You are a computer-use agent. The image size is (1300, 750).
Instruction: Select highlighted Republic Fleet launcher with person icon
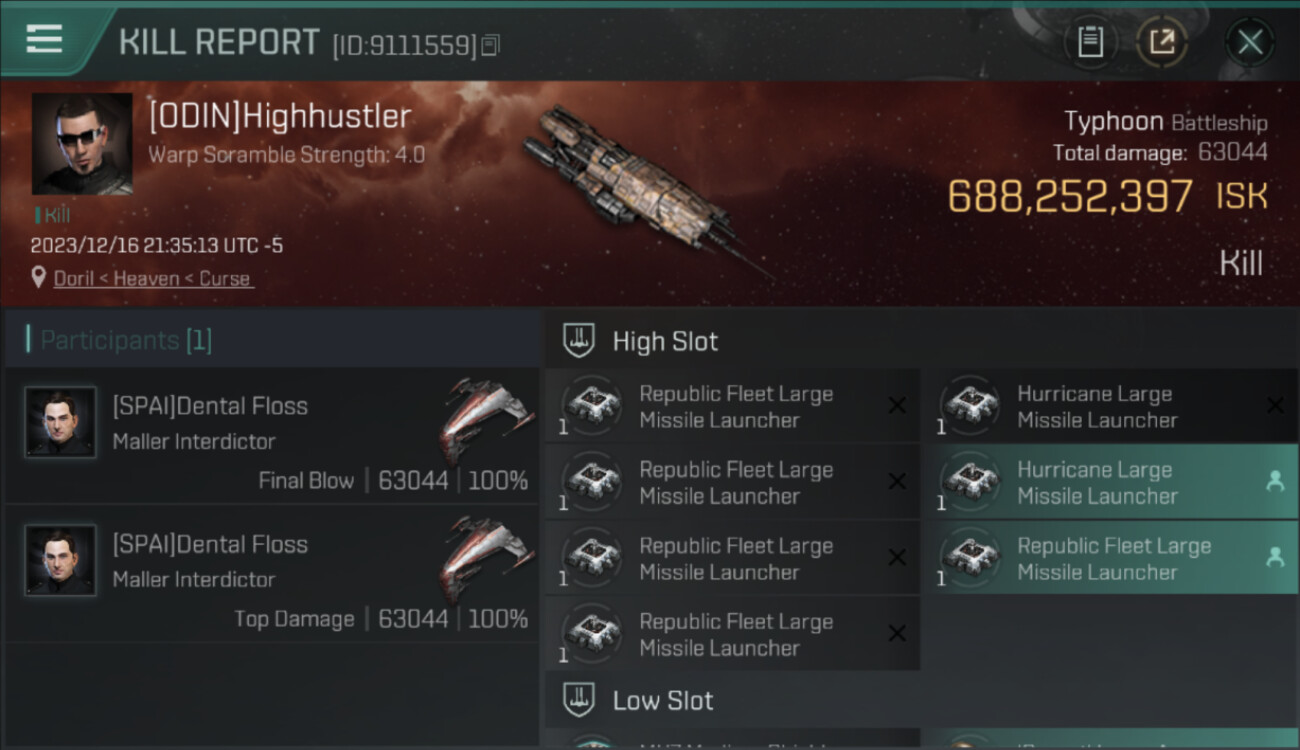coord(1115,558)
